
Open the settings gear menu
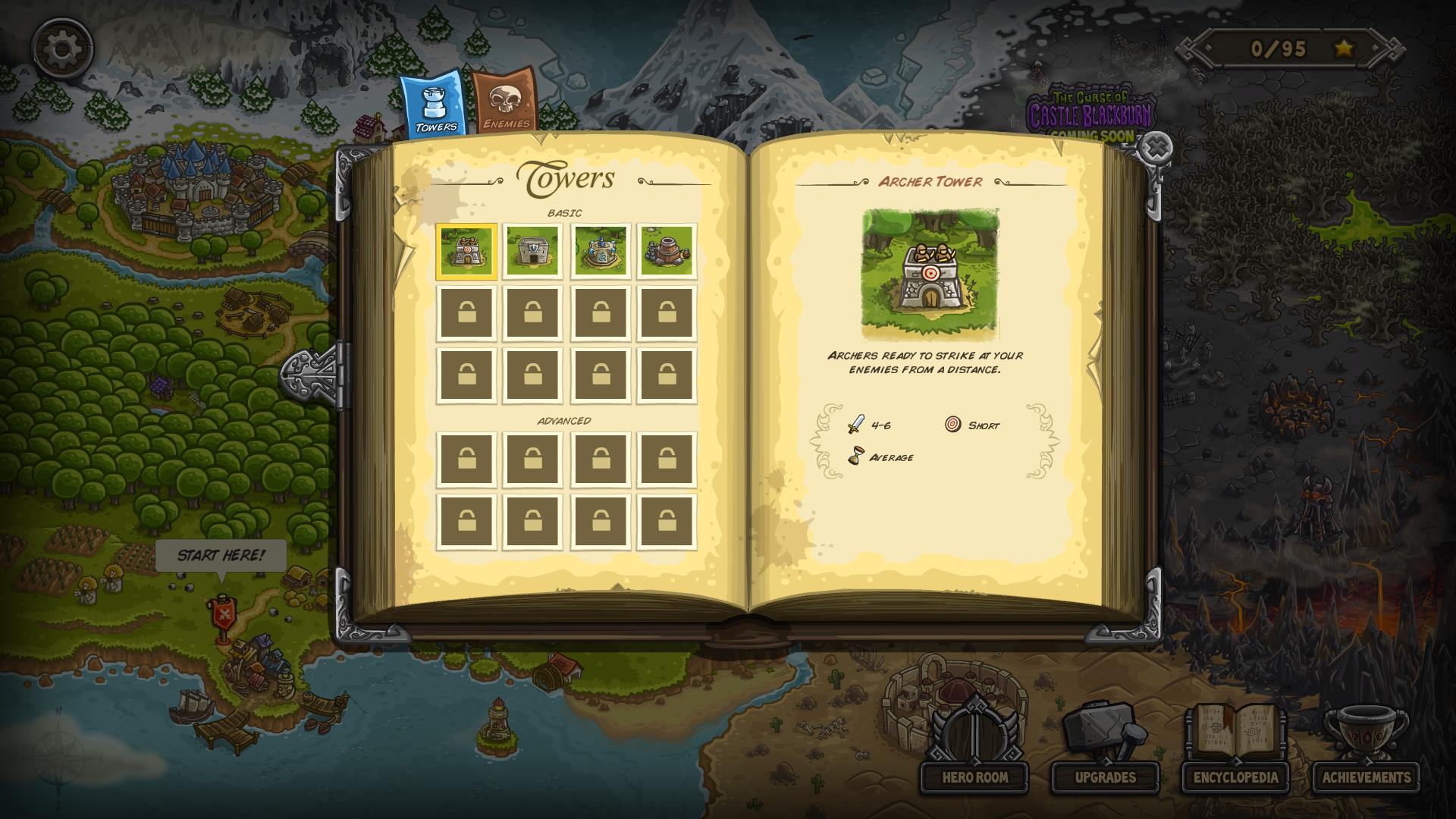(62, 49)
